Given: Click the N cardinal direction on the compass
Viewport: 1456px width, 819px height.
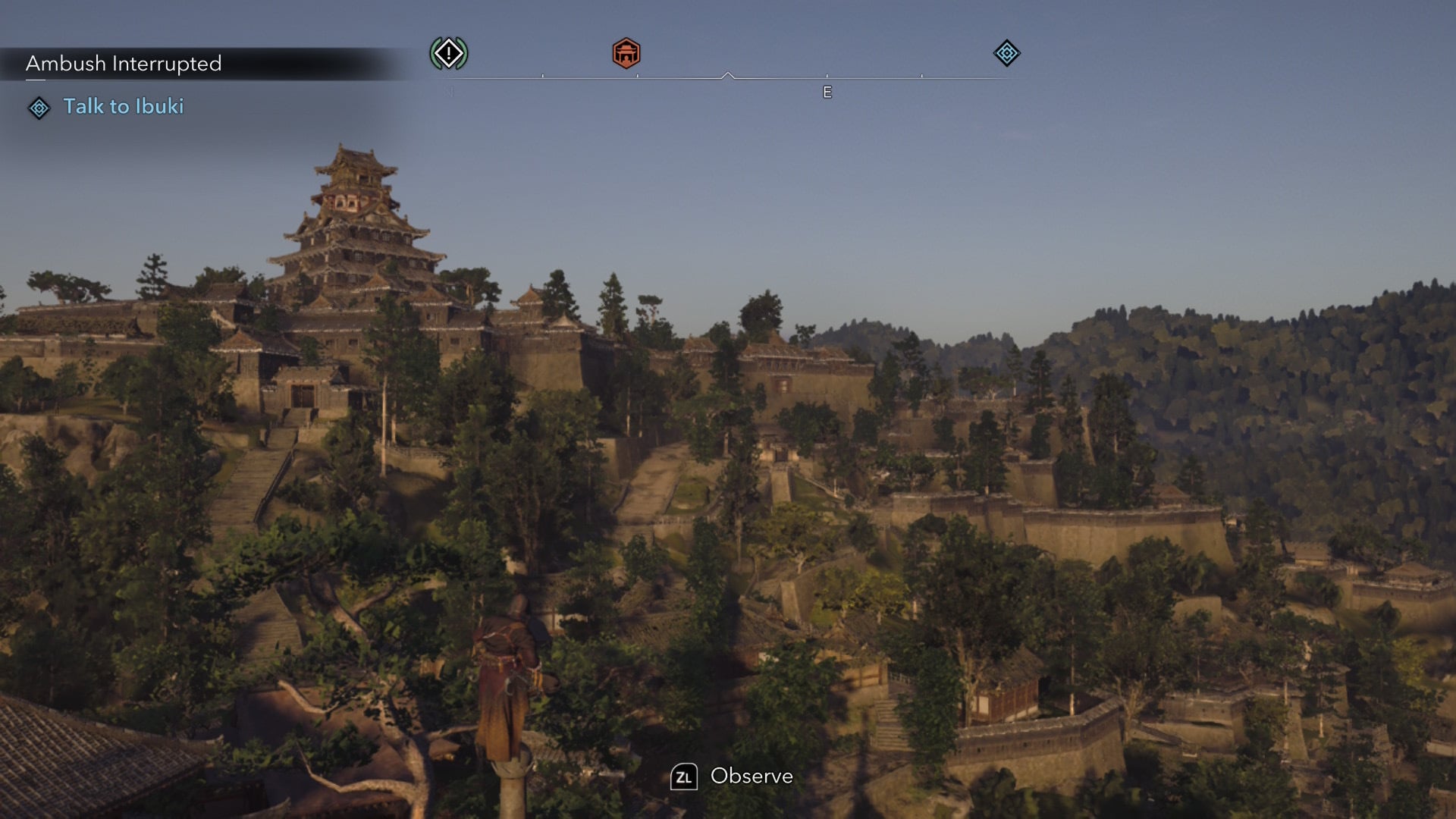Looking at the screenshot, I should (447, 93).
